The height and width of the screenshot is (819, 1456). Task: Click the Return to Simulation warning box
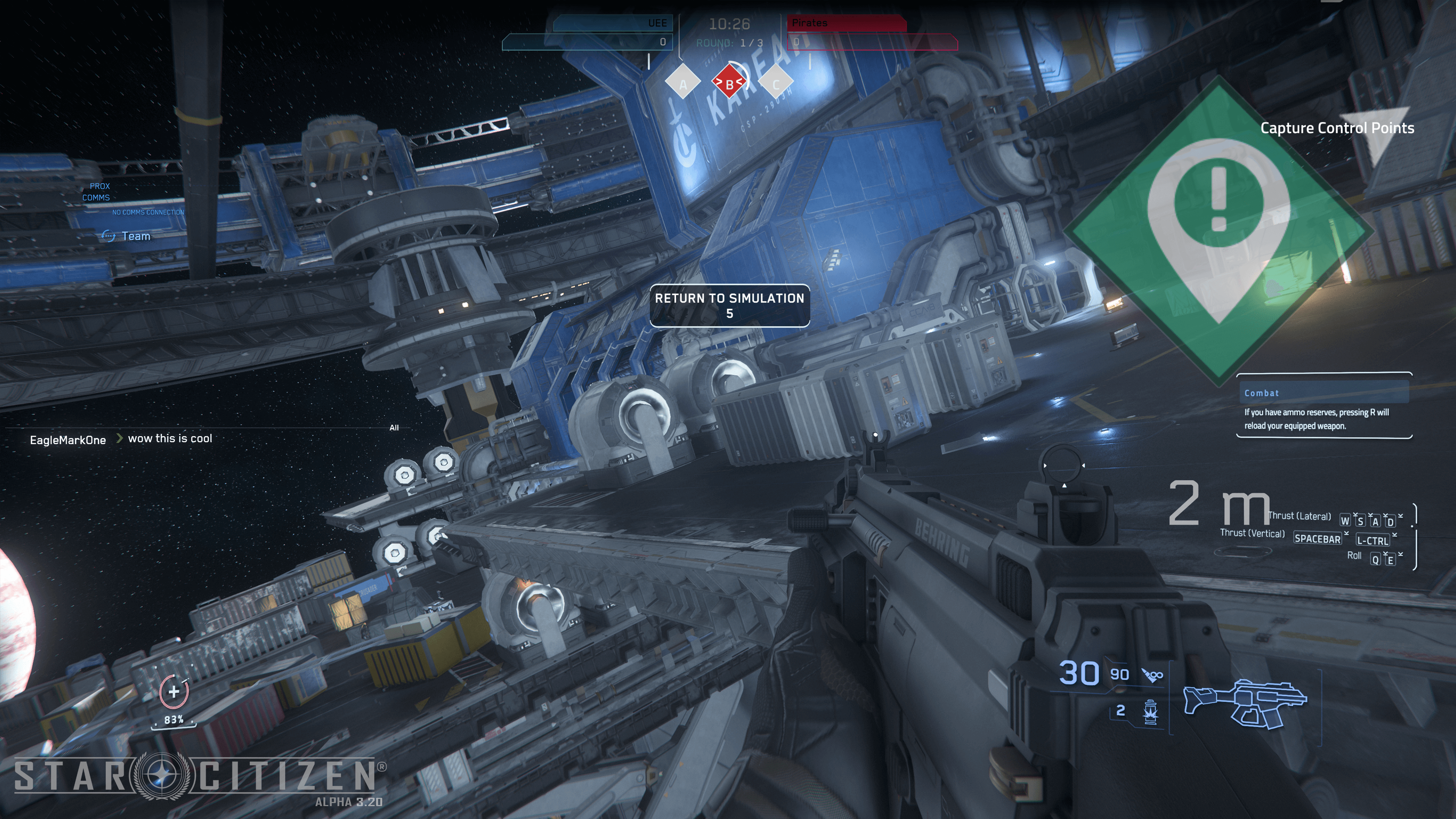729,305
